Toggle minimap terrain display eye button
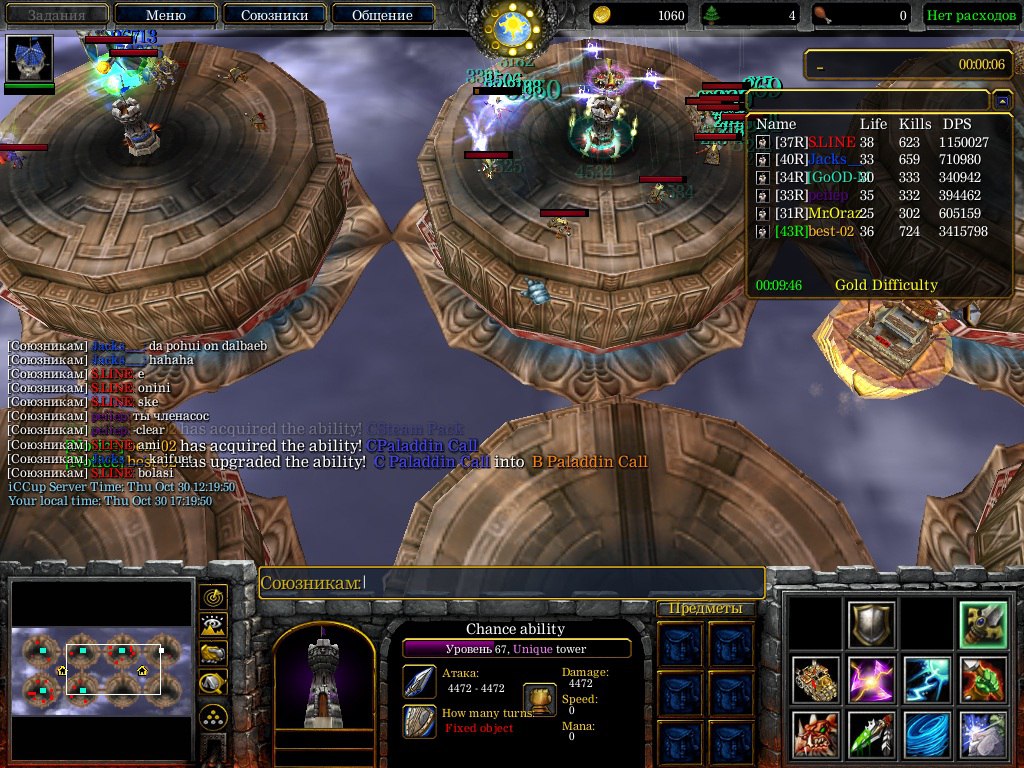The image size is (1024, 768). [213, 626]
